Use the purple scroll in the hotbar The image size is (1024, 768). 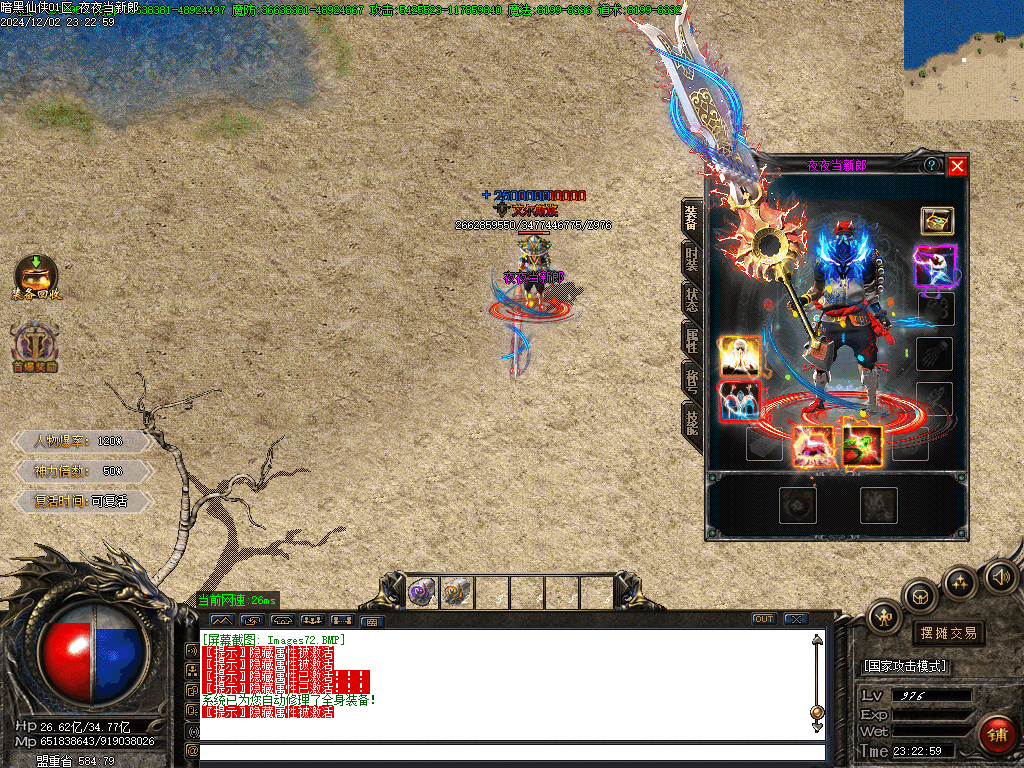(423, 593)
